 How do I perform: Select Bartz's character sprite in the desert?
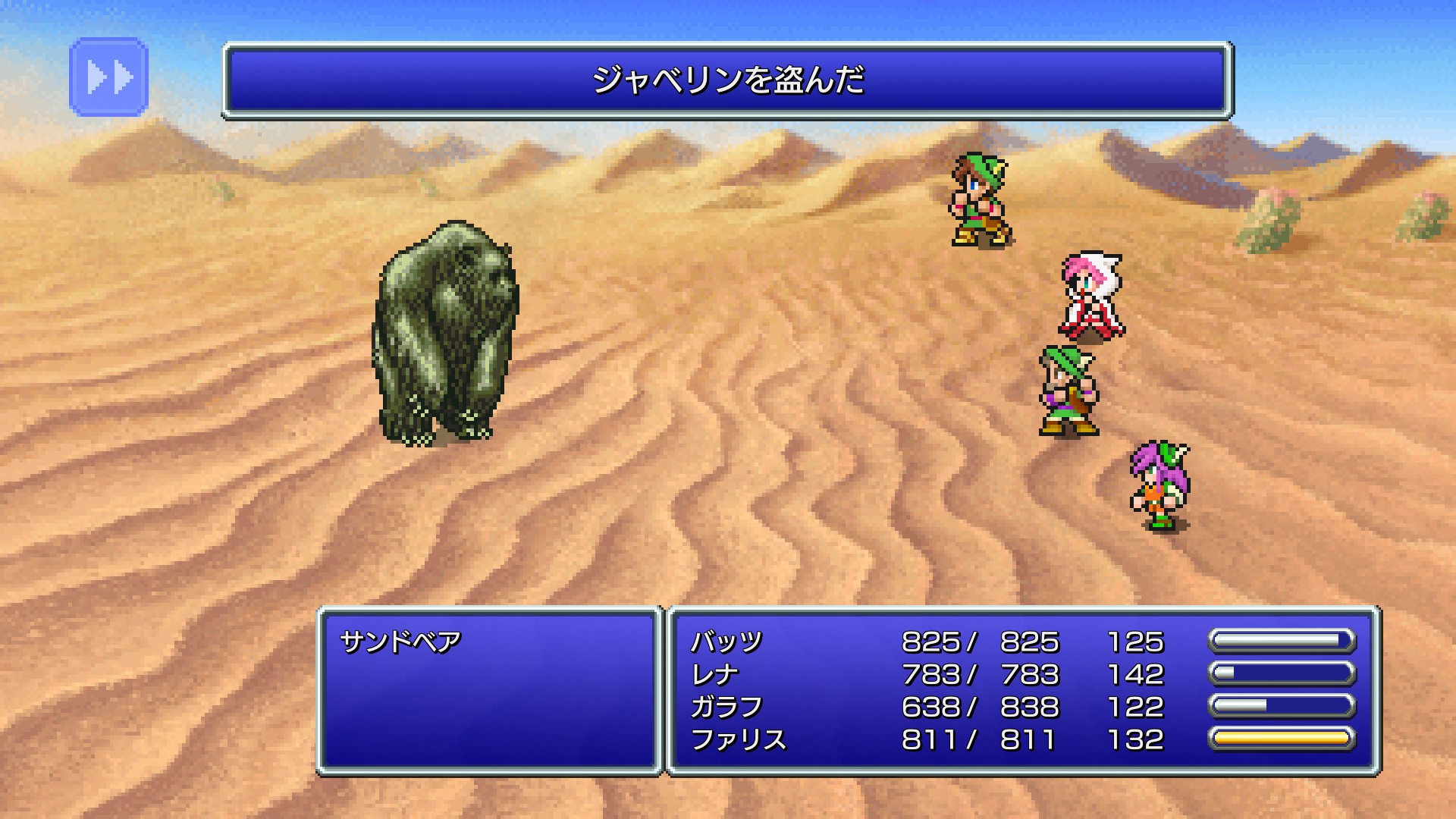click(x=981, y=201)
